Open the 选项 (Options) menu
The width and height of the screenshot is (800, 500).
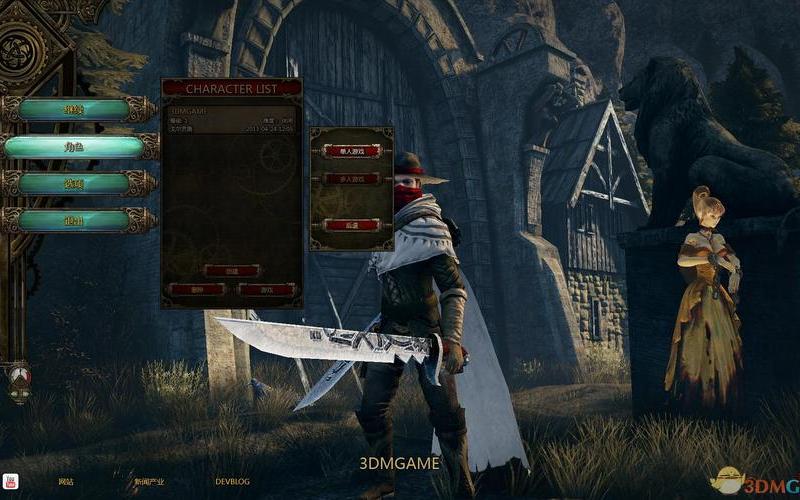[73, 183]
